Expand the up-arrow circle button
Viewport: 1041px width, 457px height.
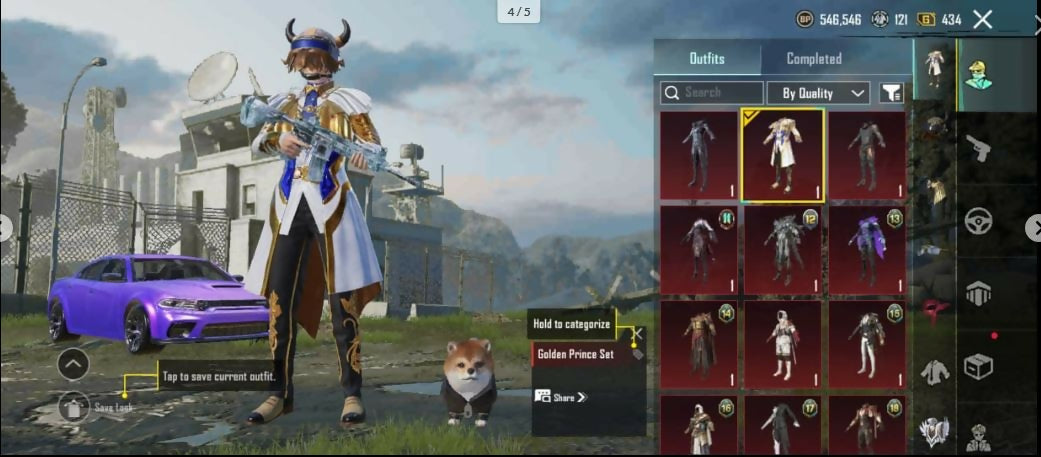pos(73,364)
